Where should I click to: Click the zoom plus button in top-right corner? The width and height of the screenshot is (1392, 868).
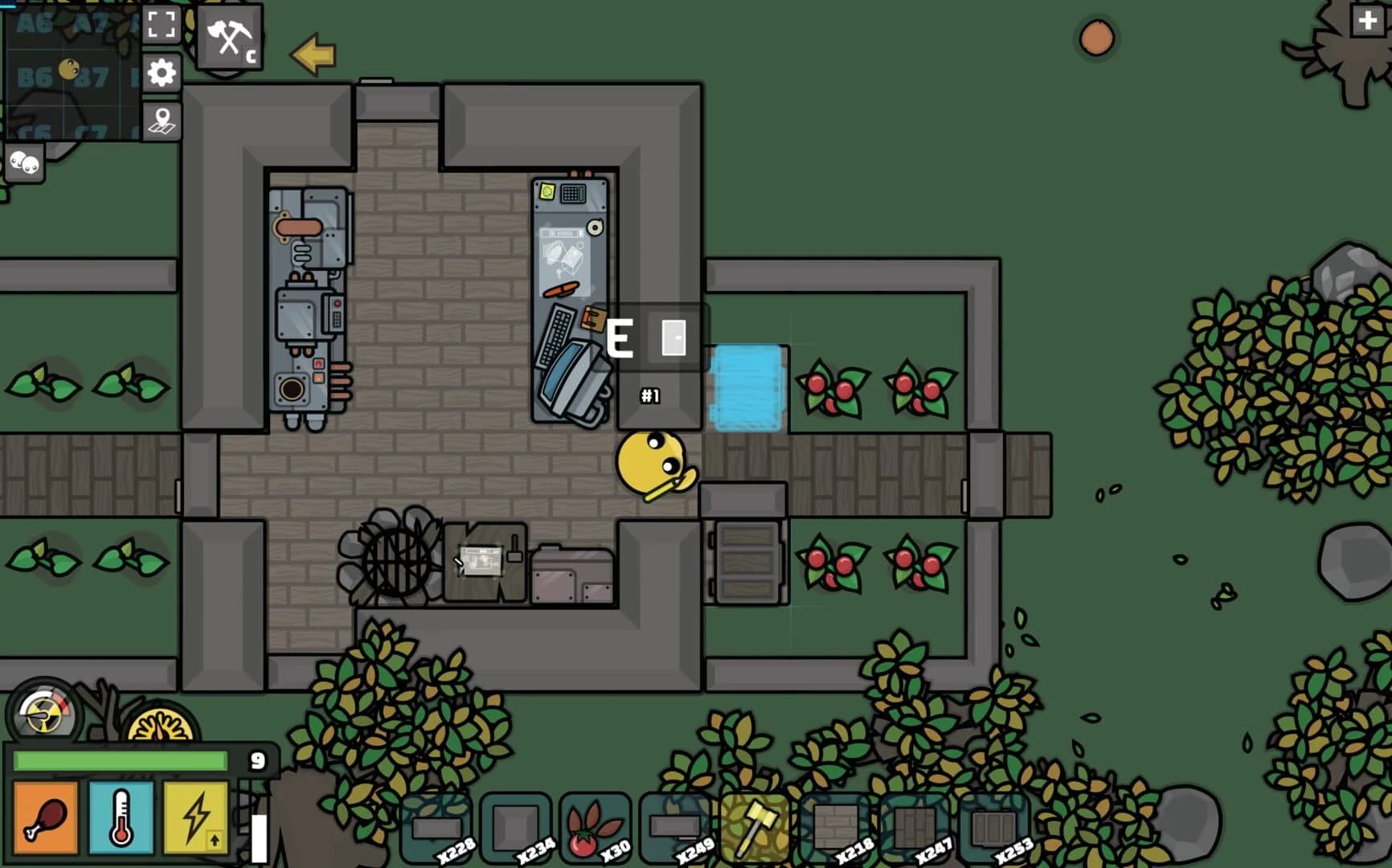point(1369,23)
